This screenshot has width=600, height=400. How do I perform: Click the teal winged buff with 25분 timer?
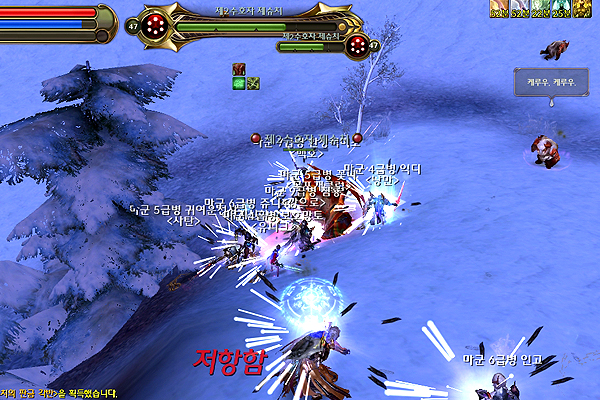pos(561,8)
